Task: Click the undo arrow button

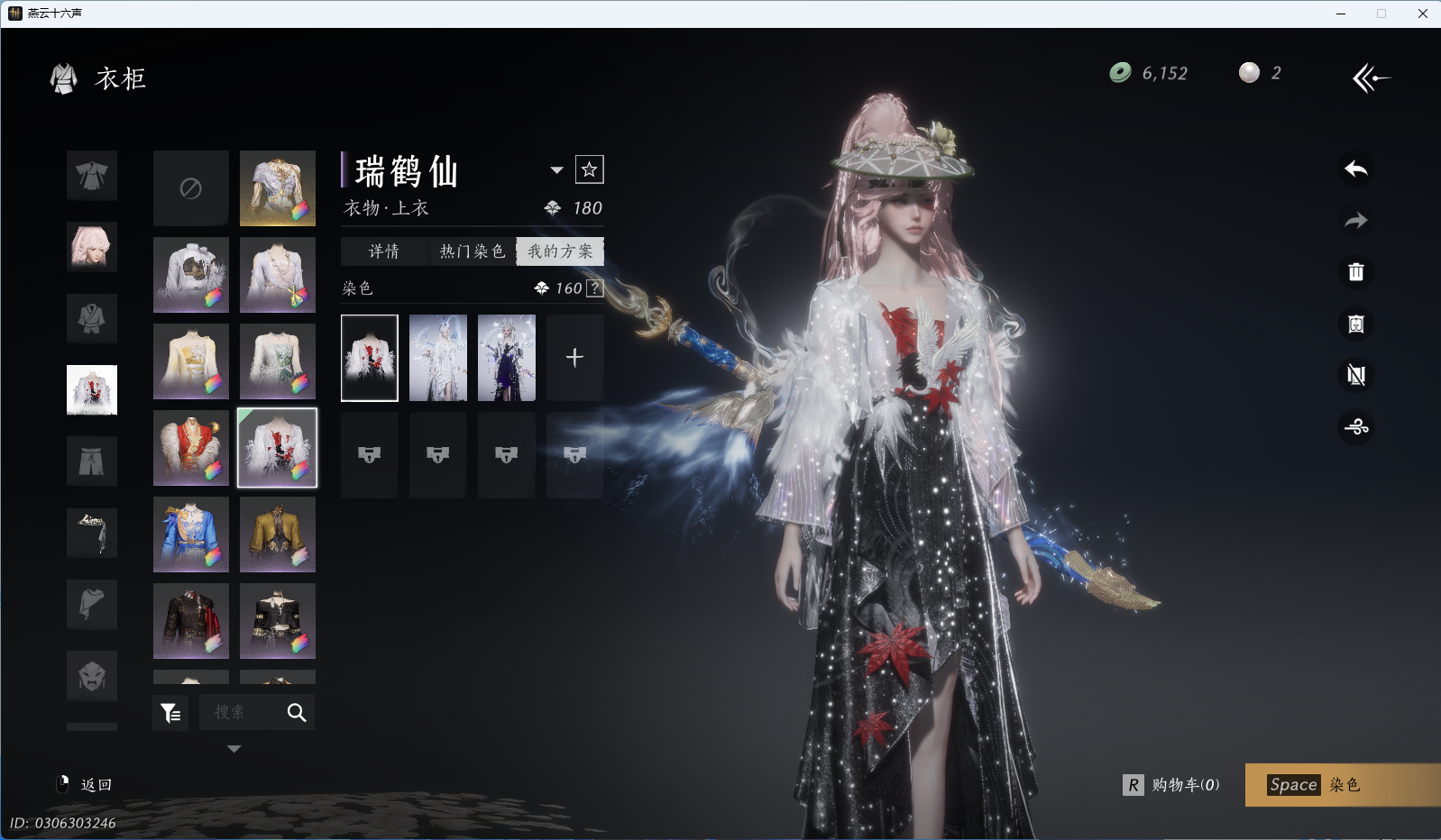Action: click(x=1355, y=169)
